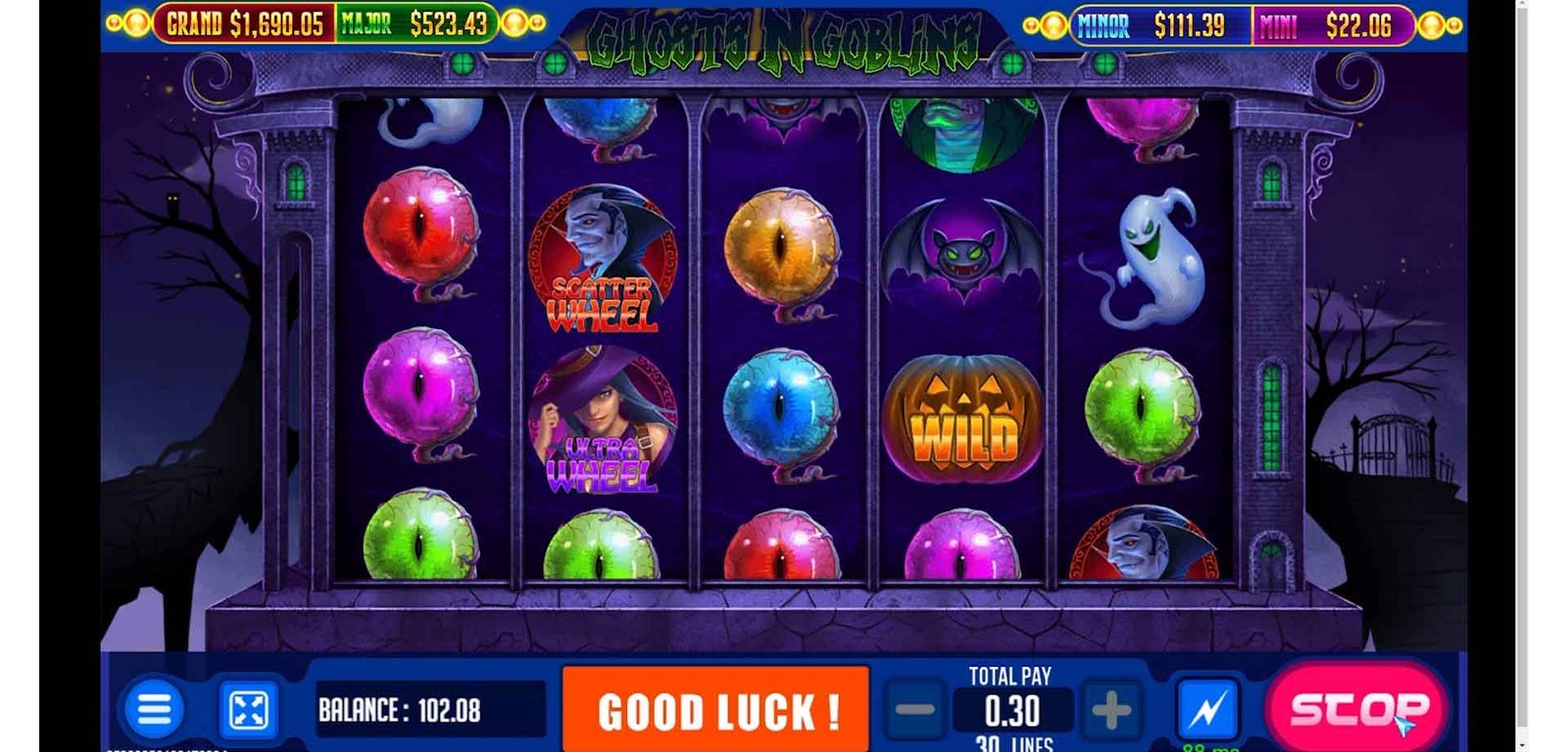The width and height of the screenshot is (1568, 752).
Task: Open the hamburger menu
Action: (x=154, y=709)
